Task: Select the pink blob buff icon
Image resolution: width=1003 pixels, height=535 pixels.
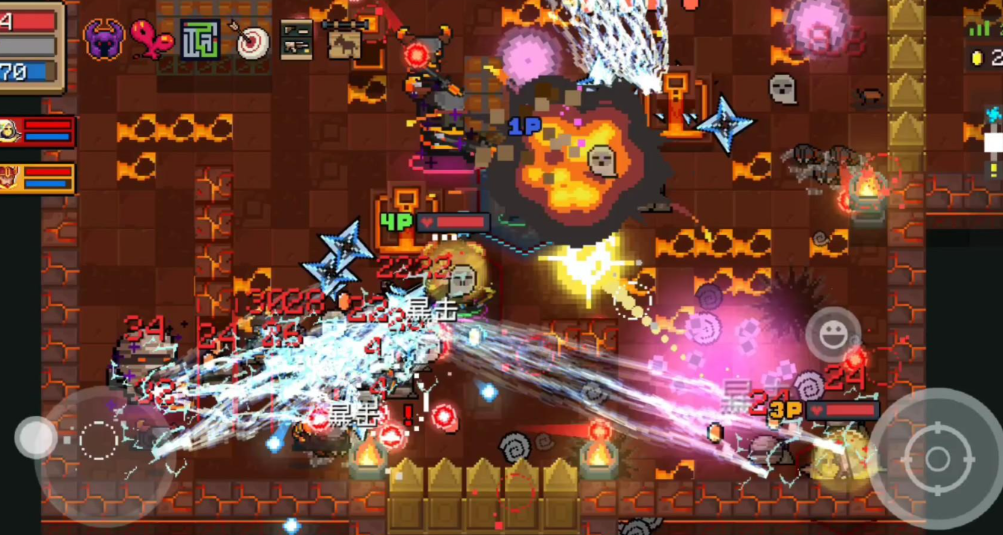Action: [151, 40]
